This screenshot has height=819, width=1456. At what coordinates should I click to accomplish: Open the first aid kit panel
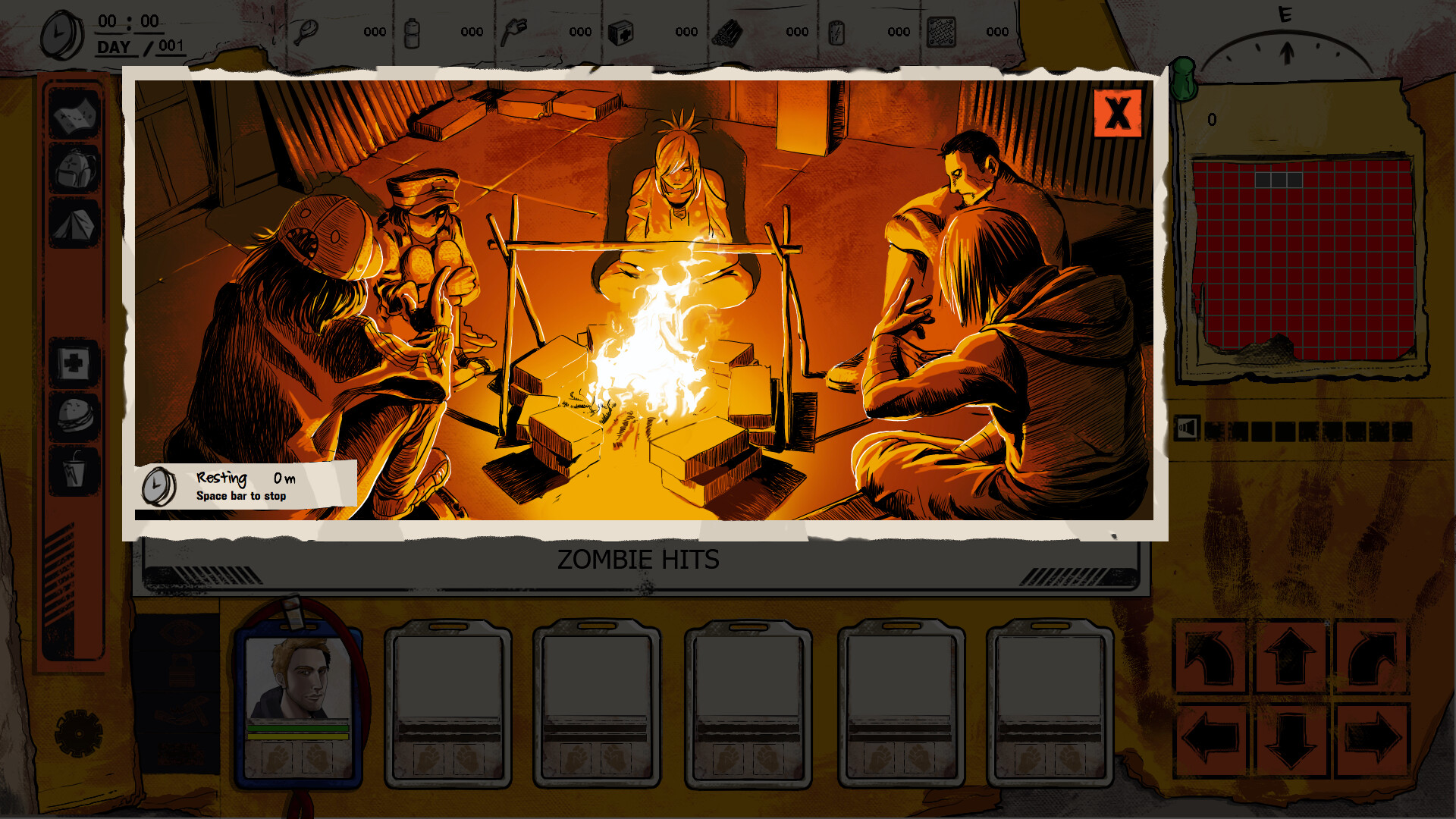tap(74, 364)
